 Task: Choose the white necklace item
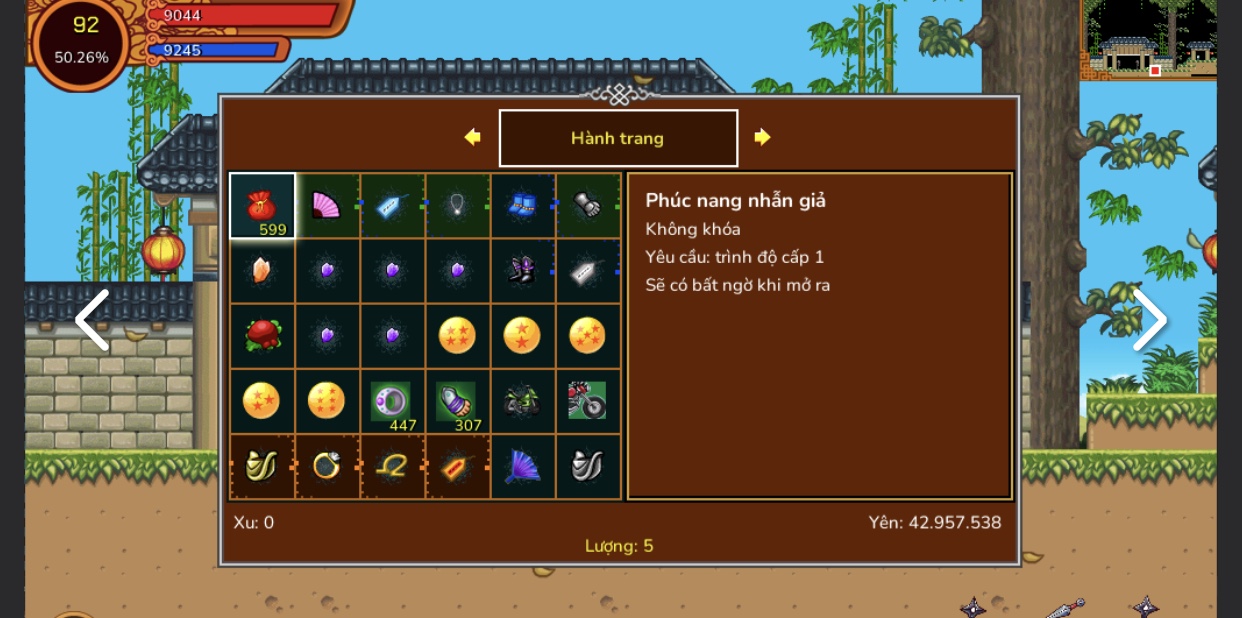(x=457, y=206)
